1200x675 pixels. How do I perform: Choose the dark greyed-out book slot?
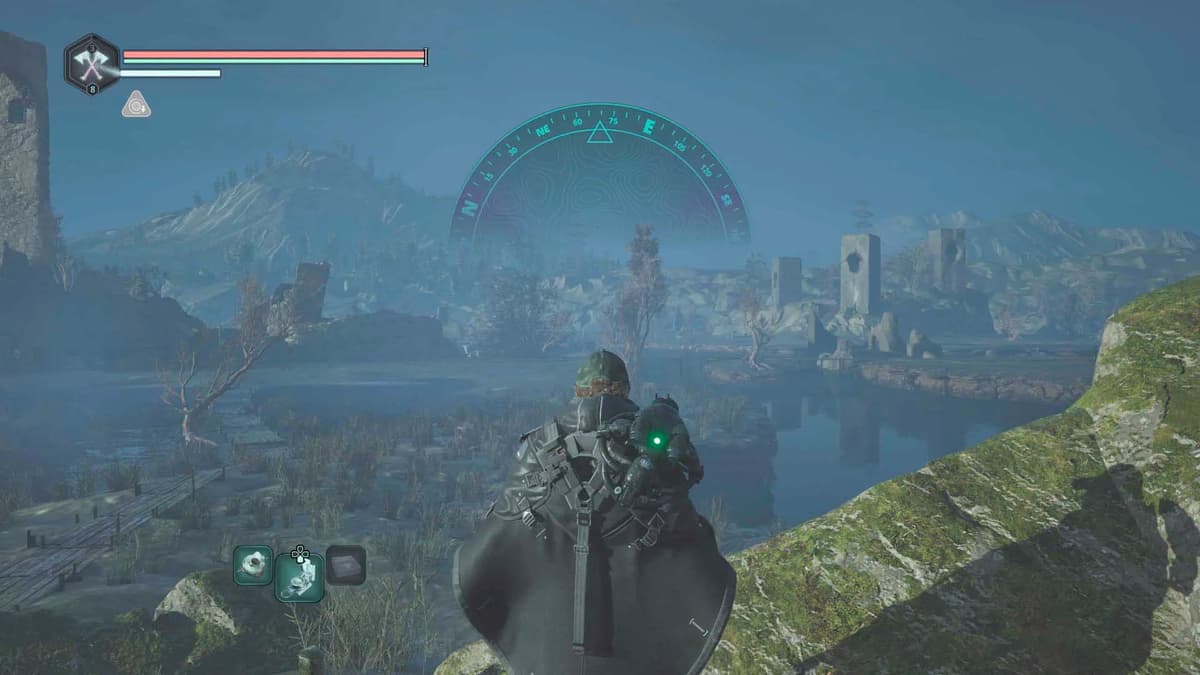pyautogui.click(x=345, y=565)
